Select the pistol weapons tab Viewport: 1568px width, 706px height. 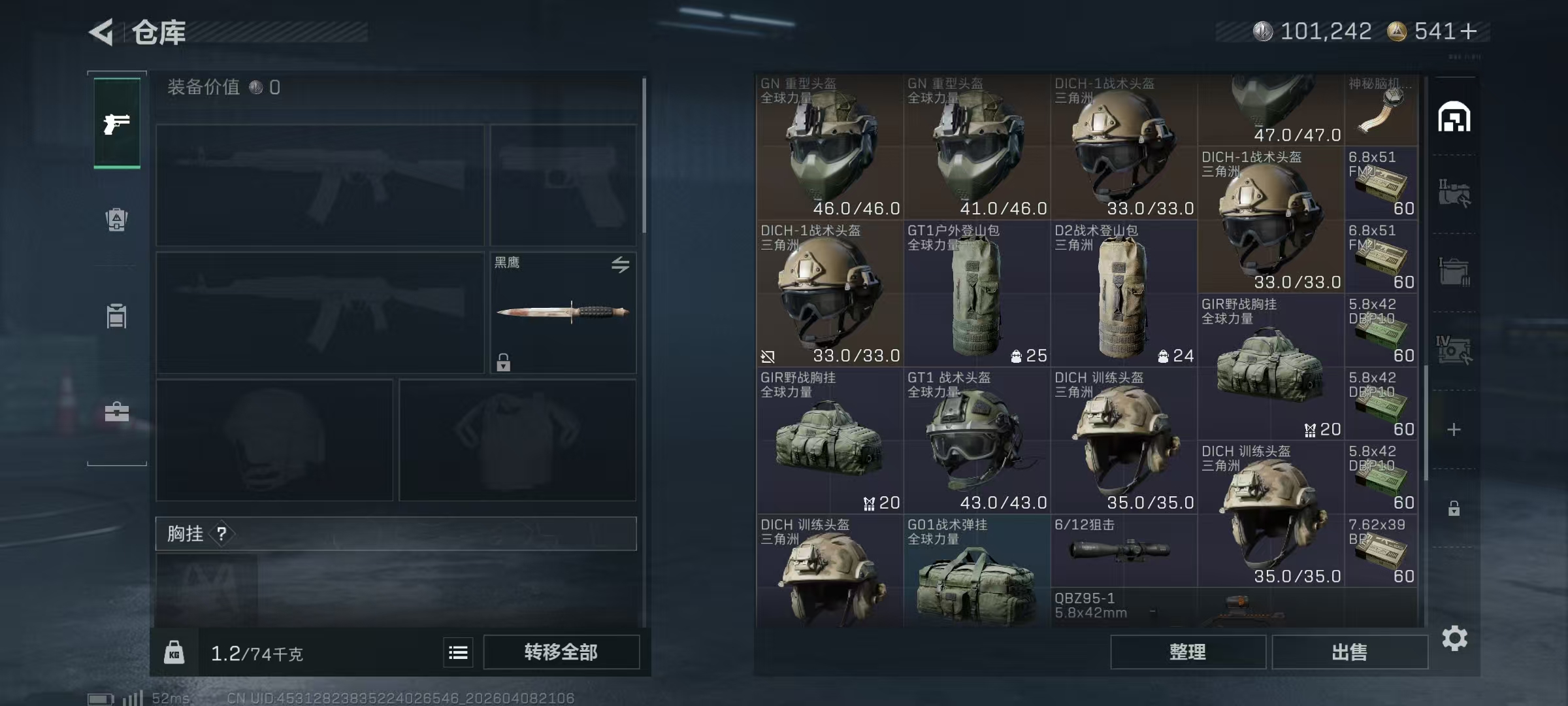[x=117, y=124]
